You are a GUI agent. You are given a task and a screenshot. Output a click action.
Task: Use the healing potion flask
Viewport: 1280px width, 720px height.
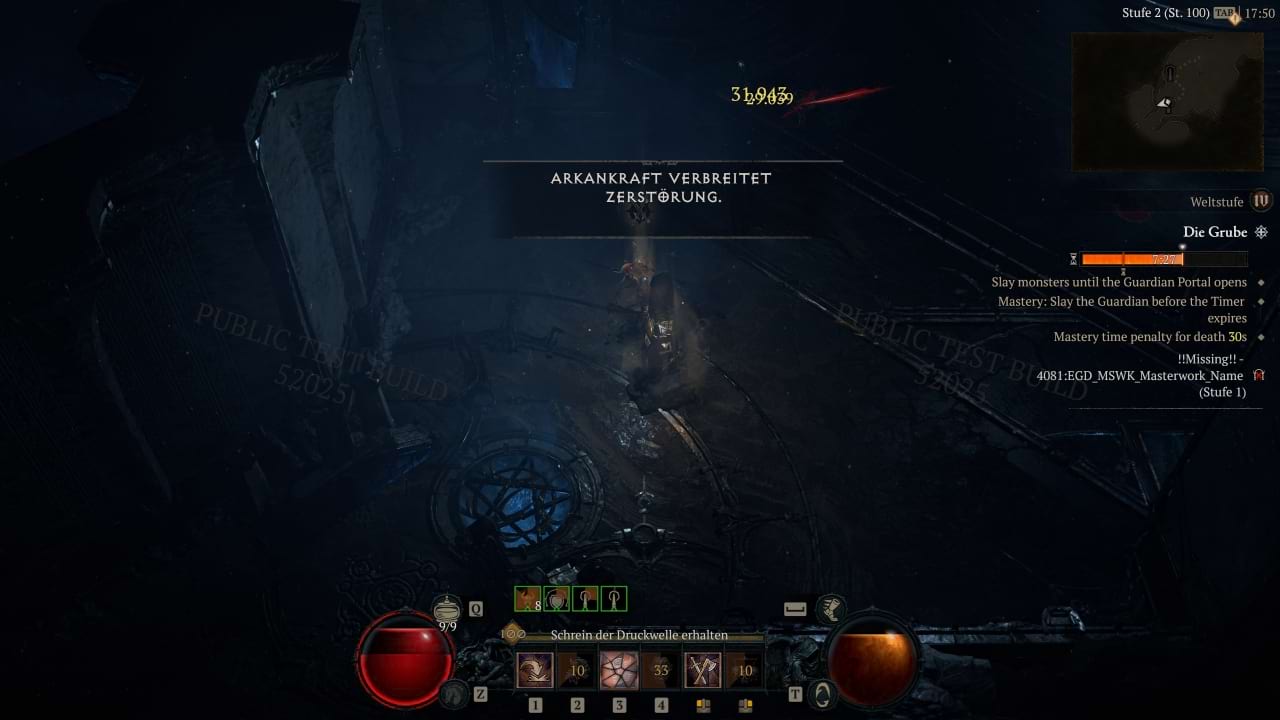click(447, 607)
